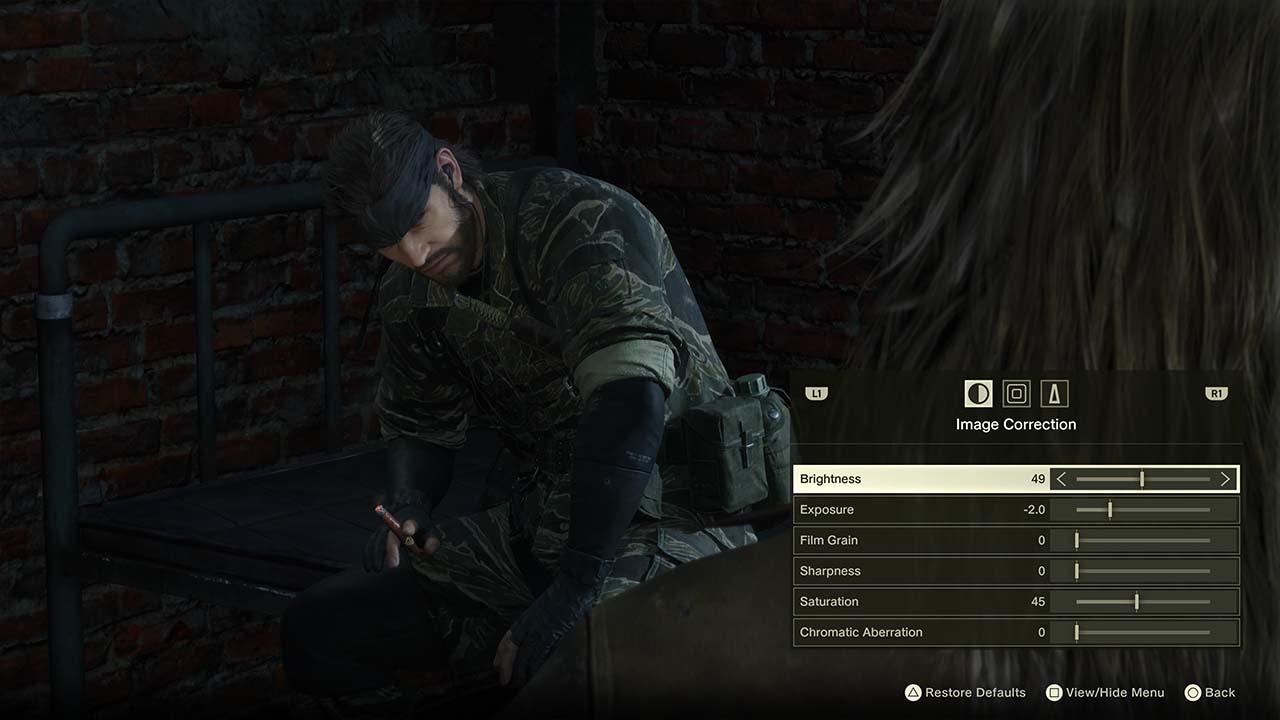
Task: Select the Image Correction half-circle tab
Action: (978, 394)
